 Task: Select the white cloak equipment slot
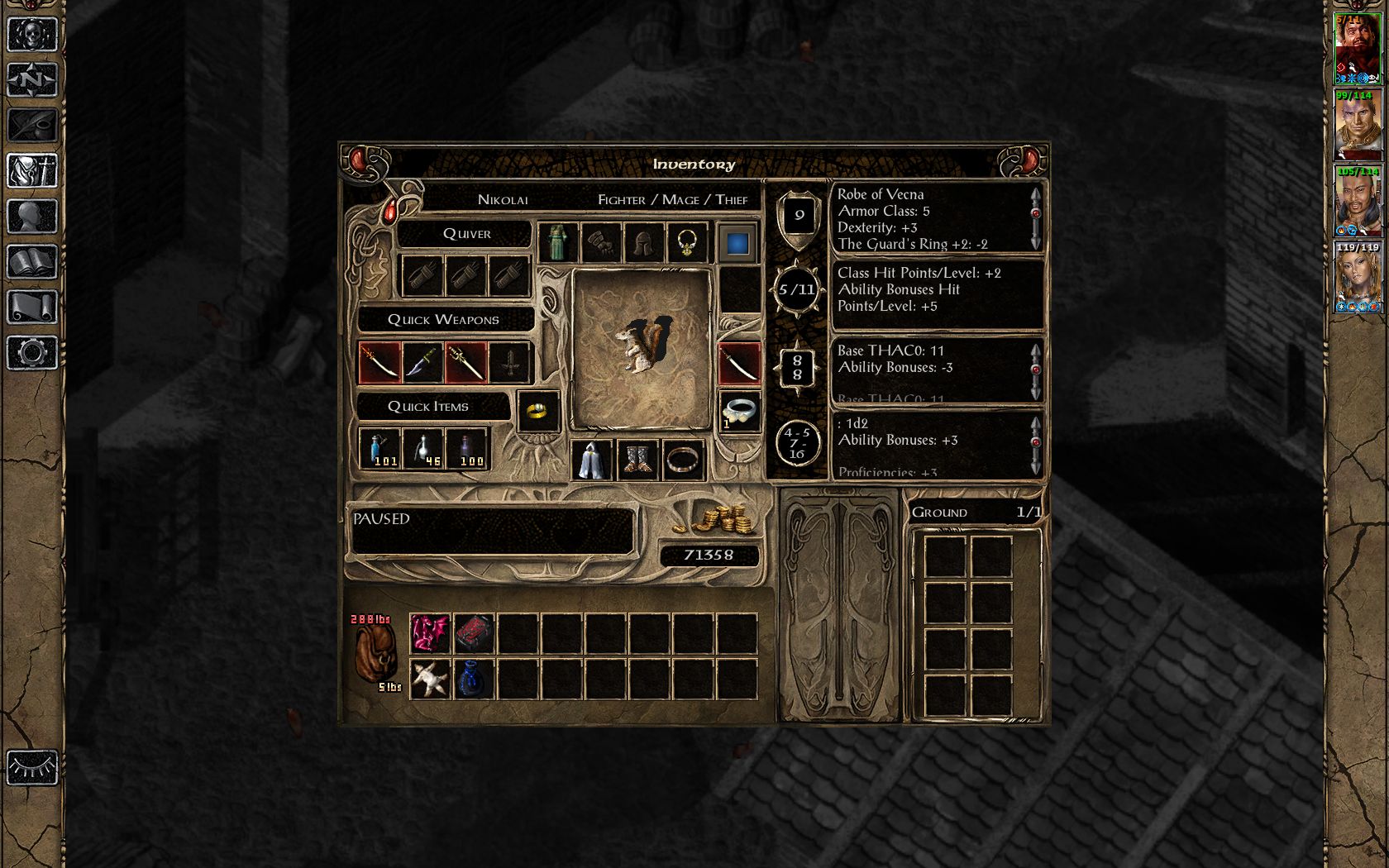pos(592,460)
